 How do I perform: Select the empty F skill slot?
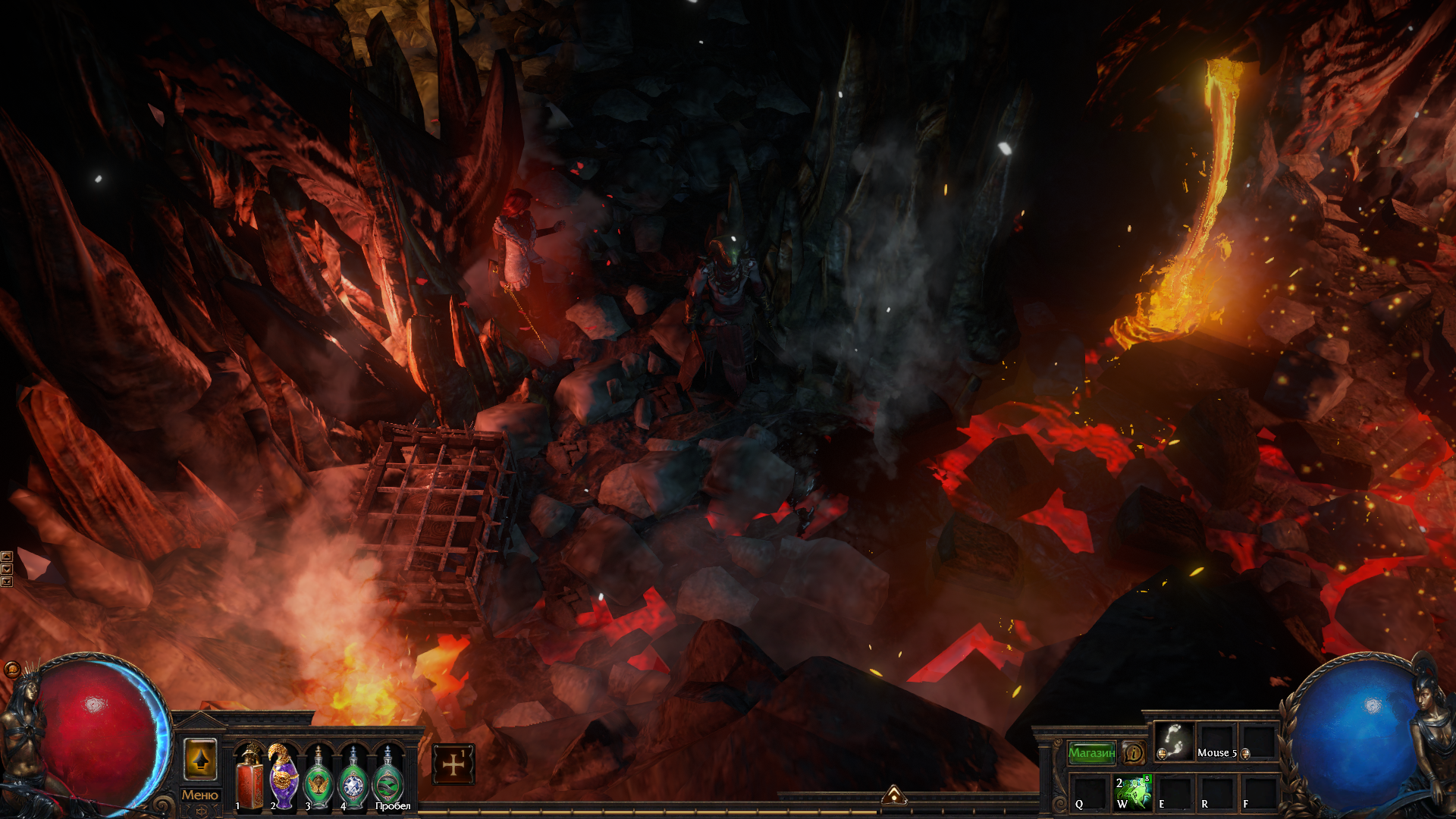(1258, 792)
